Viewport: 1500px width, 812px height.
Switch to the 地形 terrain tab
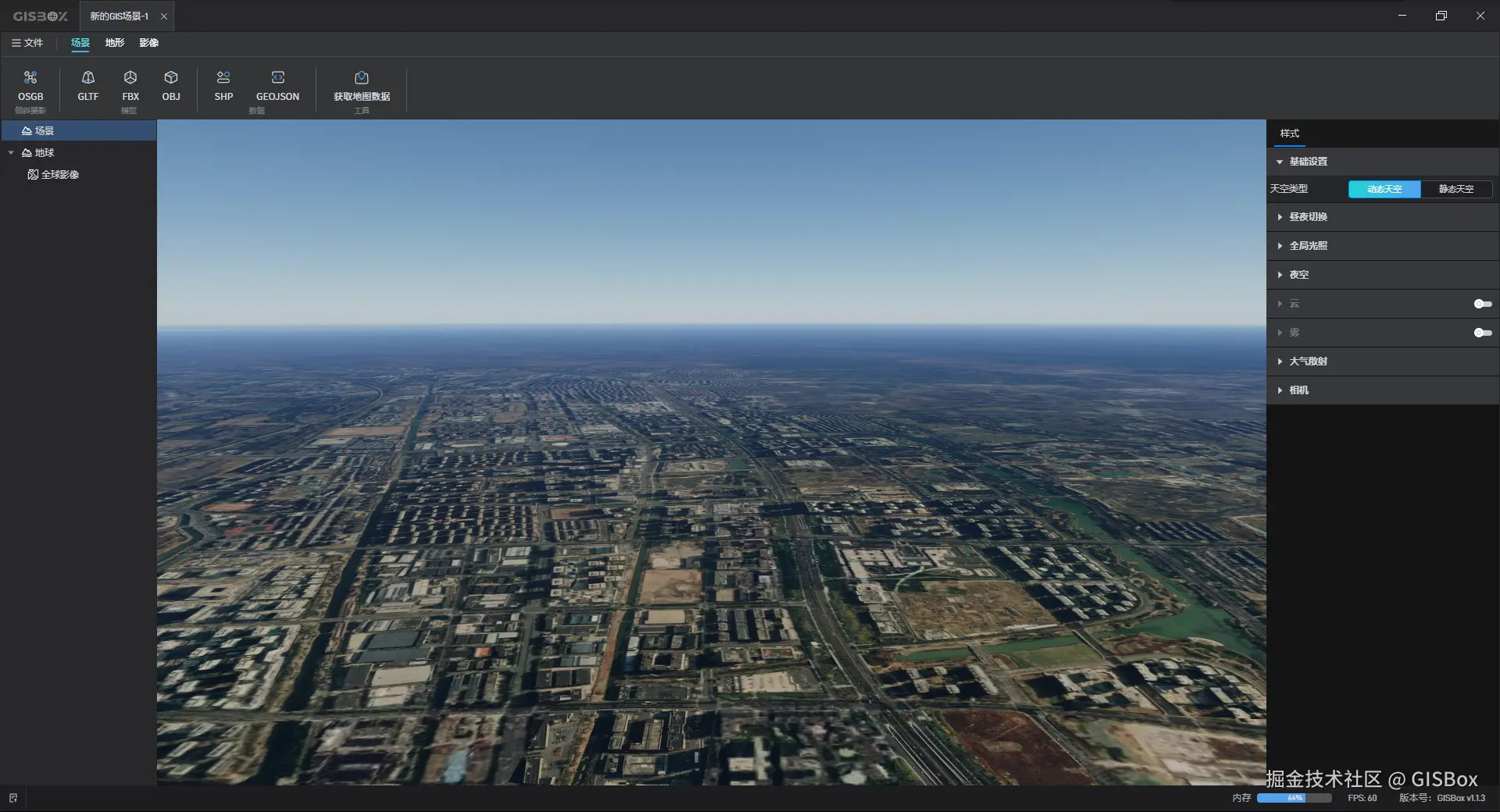[115, 43]
